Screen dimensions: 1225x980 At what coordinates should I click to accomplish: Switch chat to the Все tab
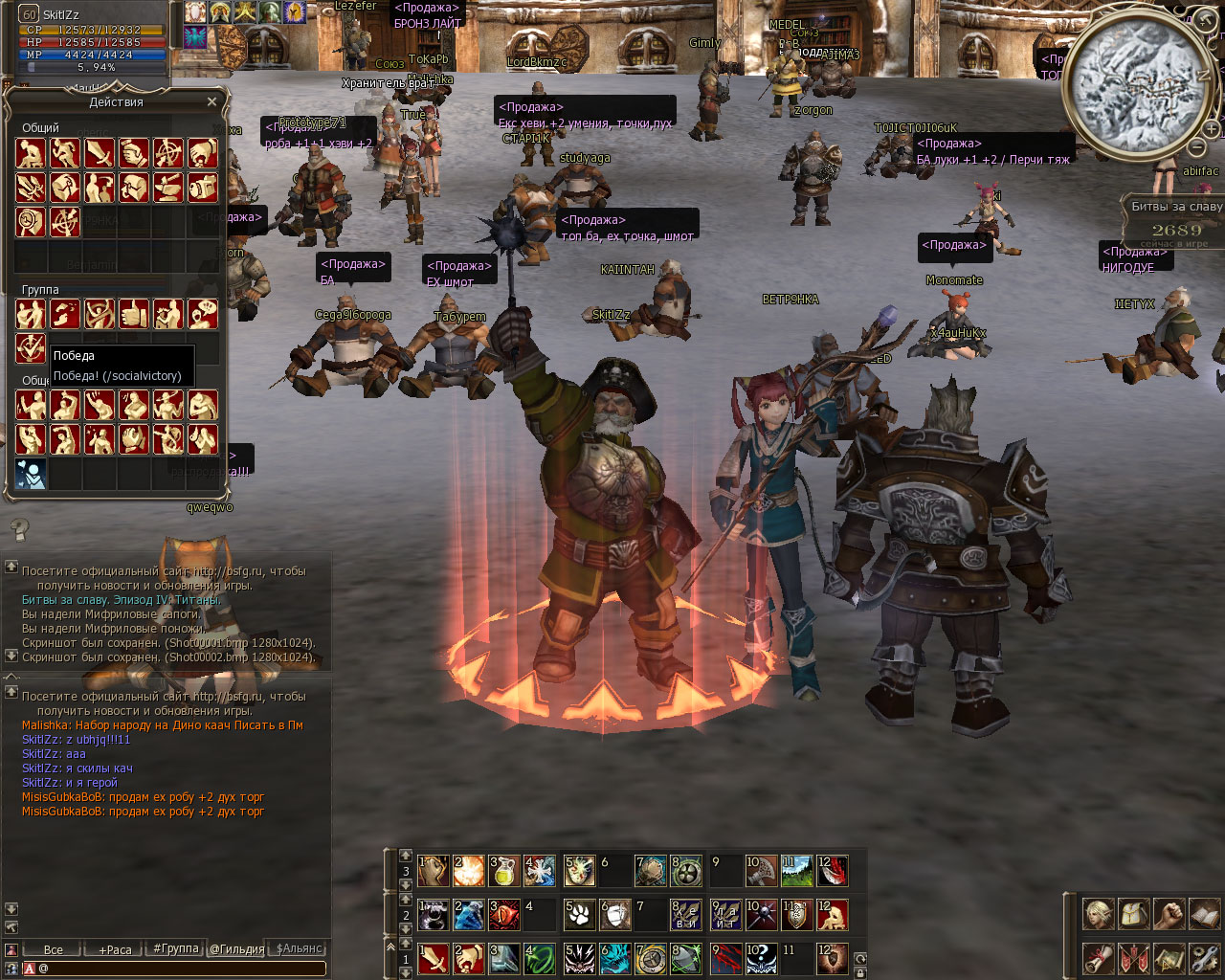(x=54, y=949)
